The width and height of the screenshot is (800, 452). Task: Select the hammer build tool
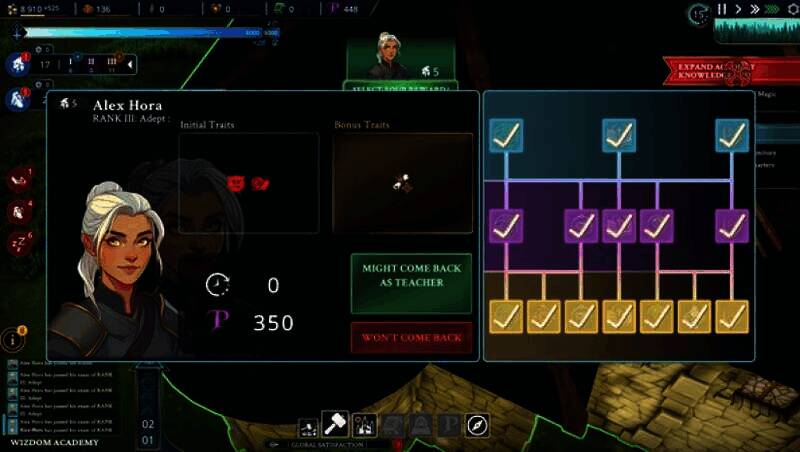[333, 425]
